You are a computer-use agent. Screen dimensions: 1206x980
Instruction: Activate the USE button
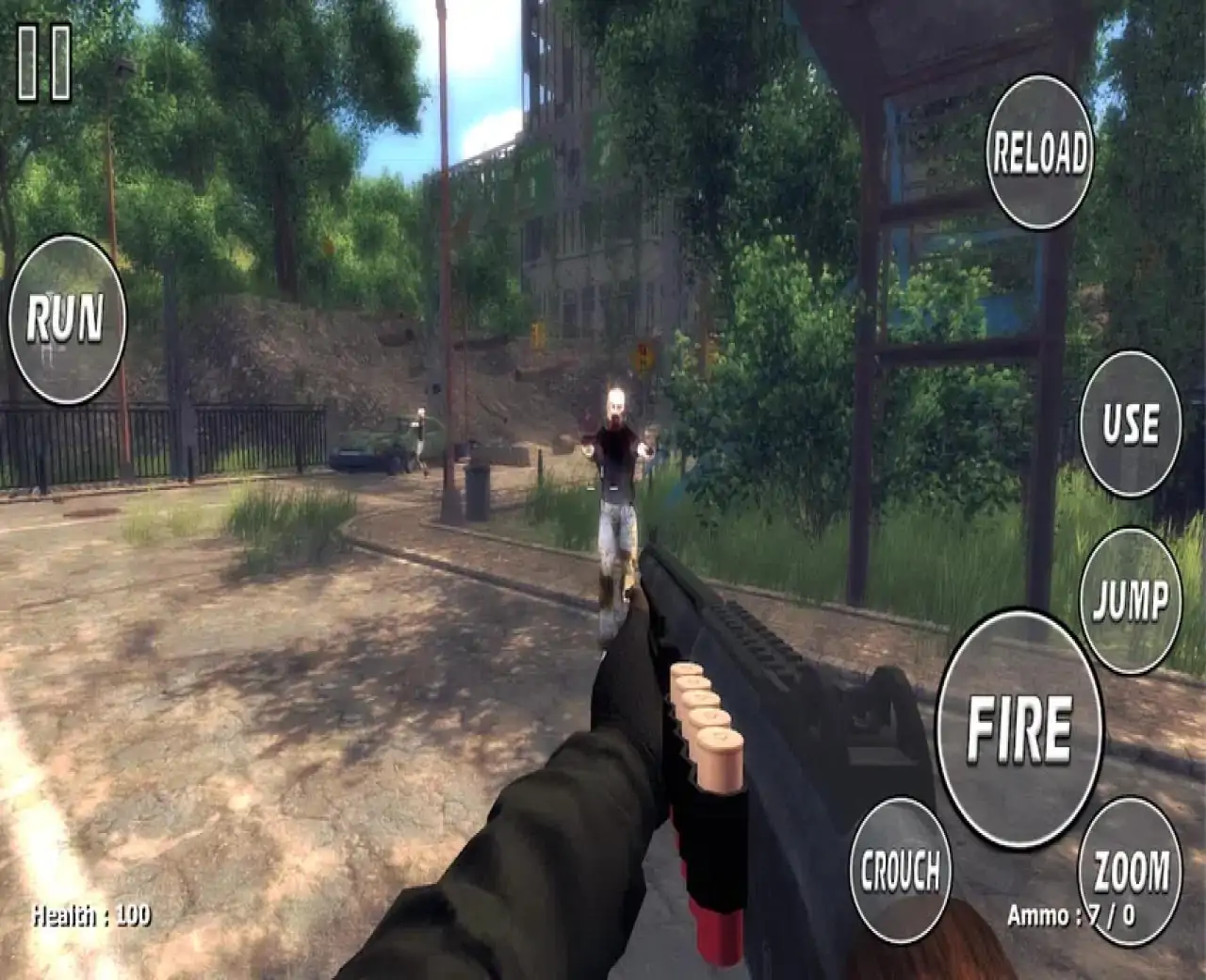(1130, 424)
